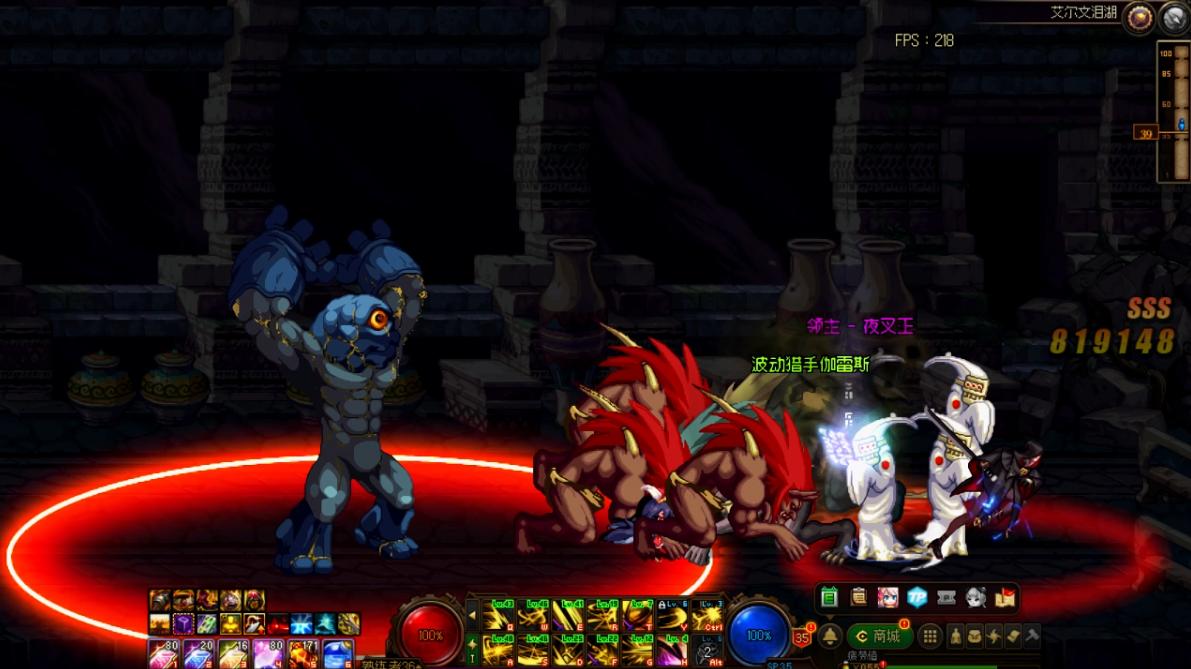Click the grey hammer icon

pyautogui.click(x=1033, y=636)
